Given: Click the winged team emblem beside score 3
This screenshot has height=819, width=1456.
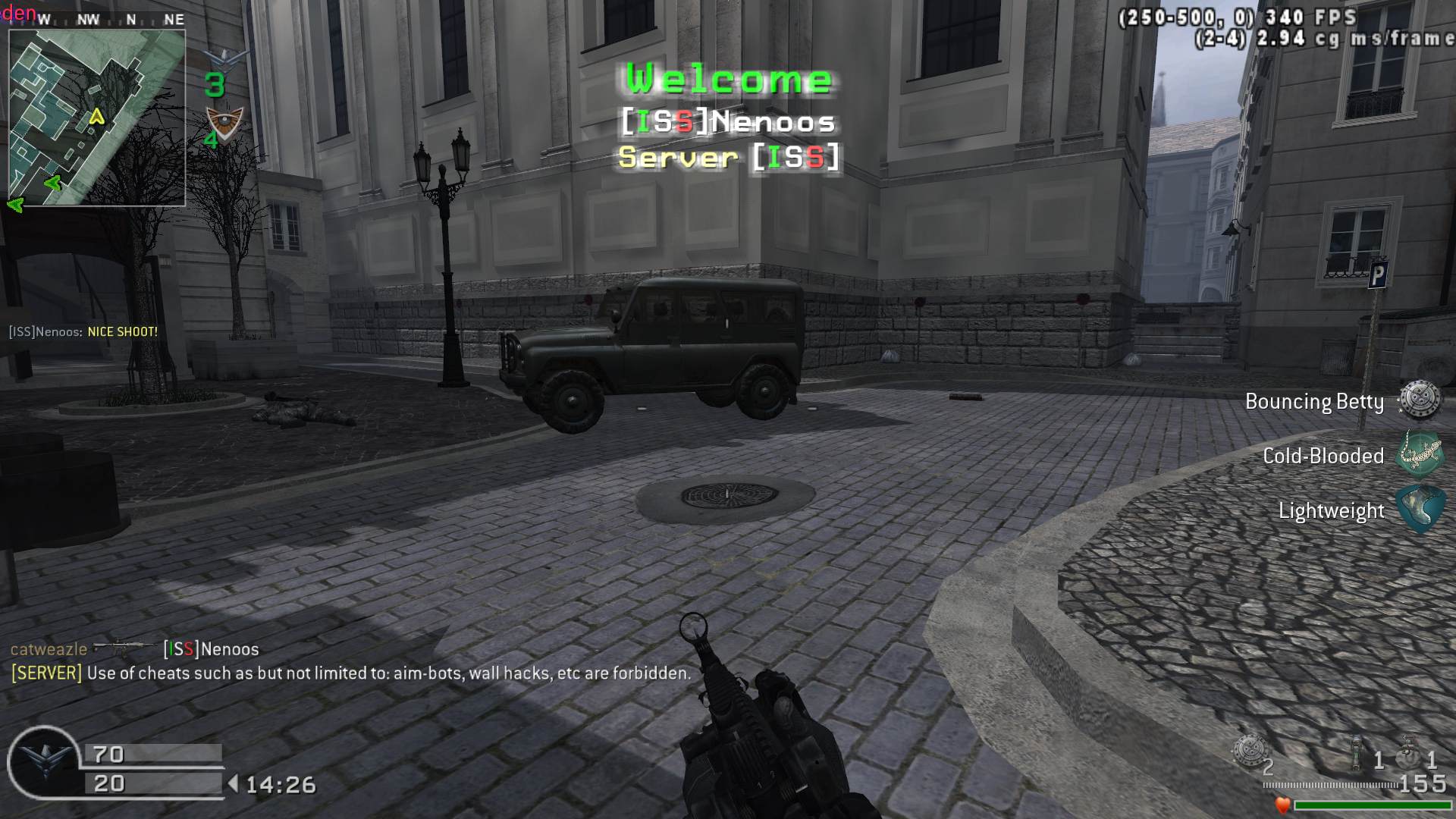Looking at the screenshot, I should (x=226, y=58).
